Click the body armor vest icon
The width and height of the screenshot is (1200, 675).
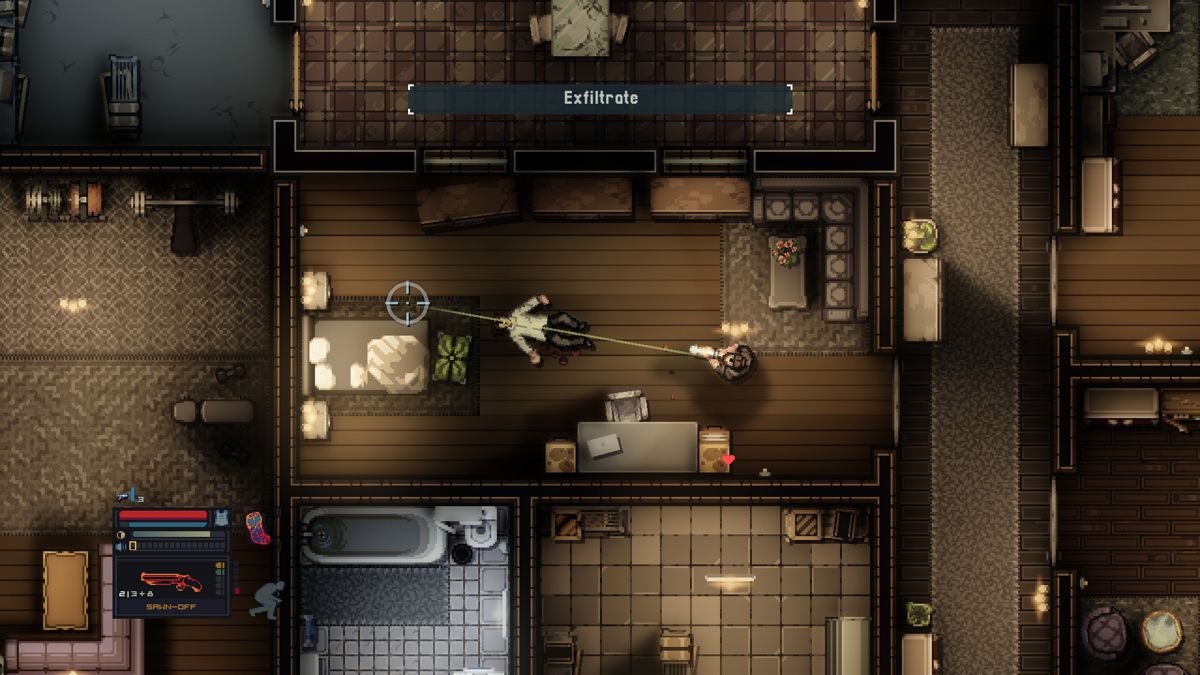(221, 517)
